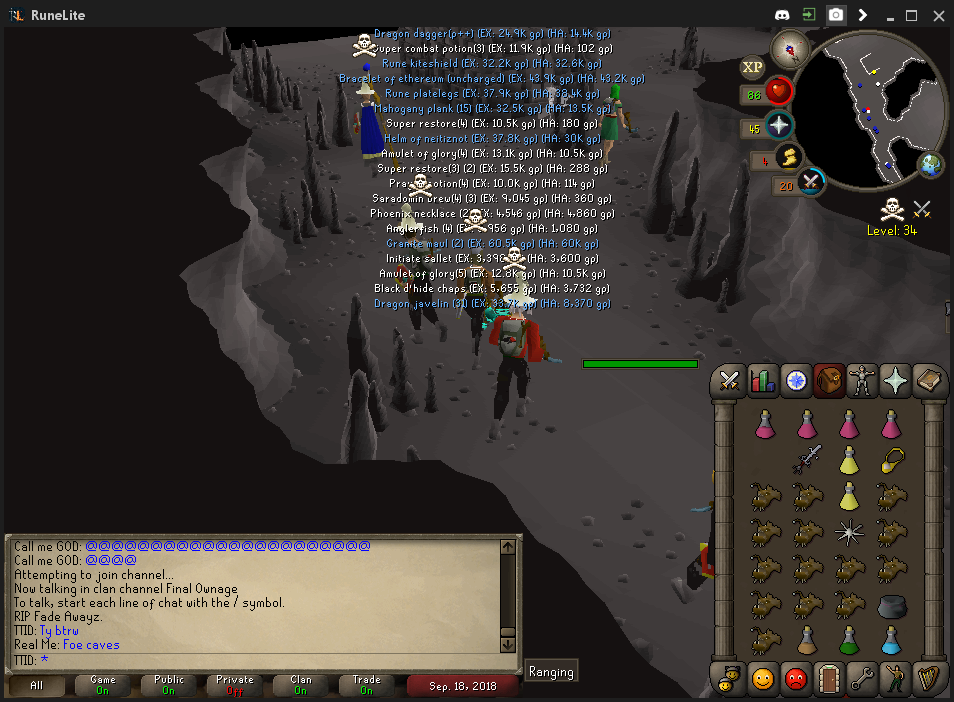Open the Prayer tab
This screenshot has height=702, width=954.
click(894, 381)
